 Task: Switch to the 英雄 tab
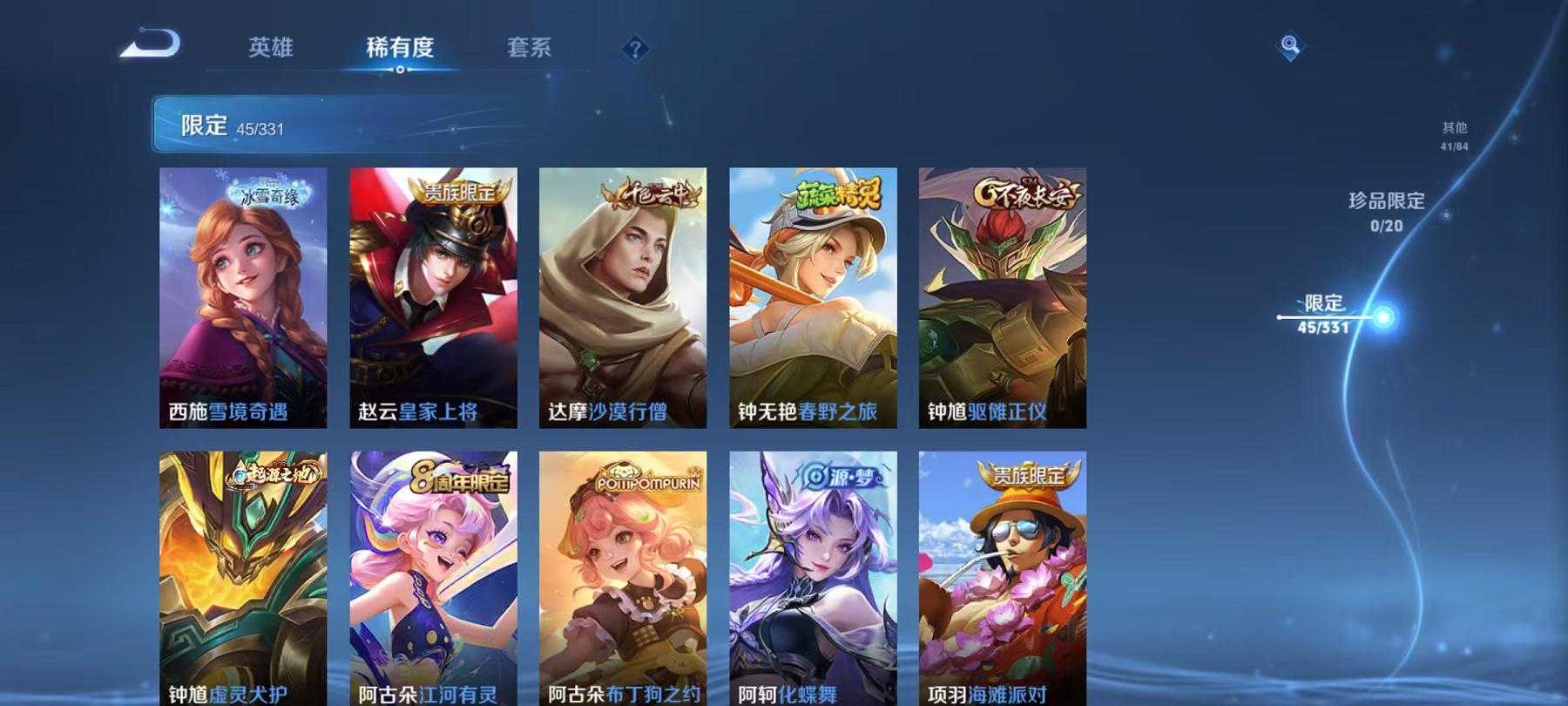pos(270,48)
